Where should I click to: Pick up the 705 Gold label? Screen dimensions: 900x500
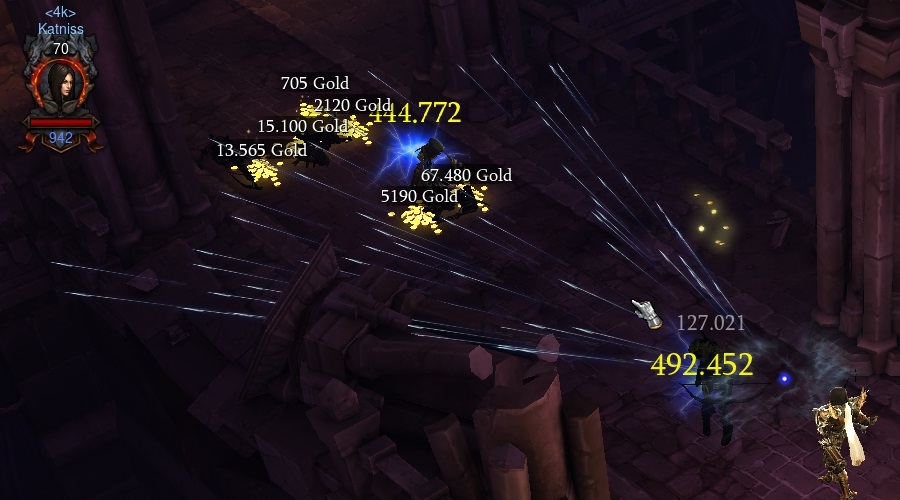click(314, 84)
